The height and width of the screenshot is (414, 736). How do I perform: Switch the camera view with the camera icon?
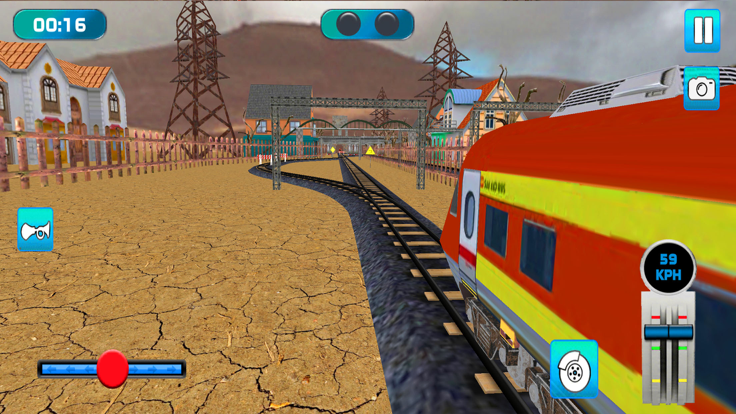click(701, 89)
